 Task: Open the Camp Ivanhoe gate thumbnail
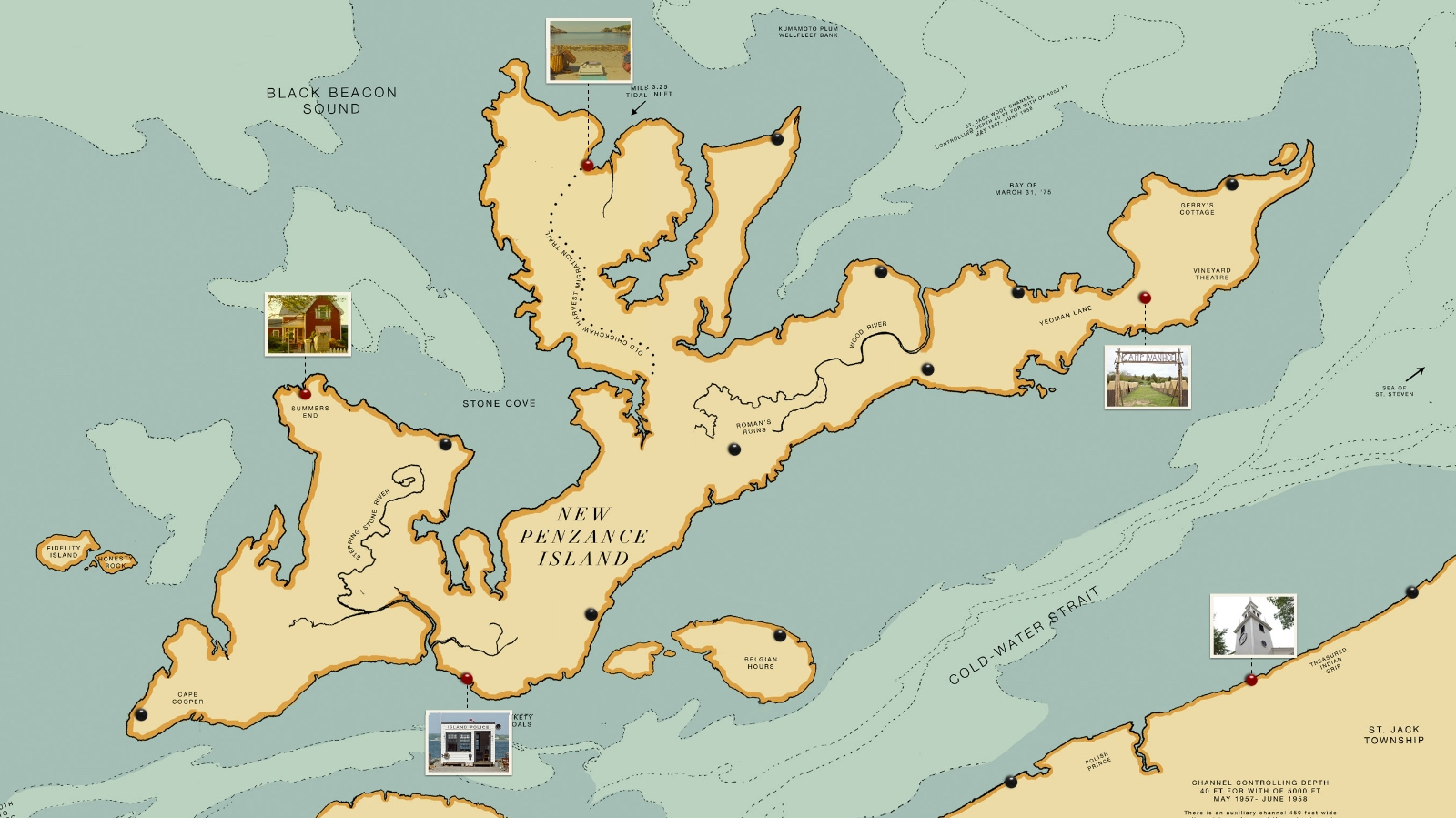click(1148, 377)
